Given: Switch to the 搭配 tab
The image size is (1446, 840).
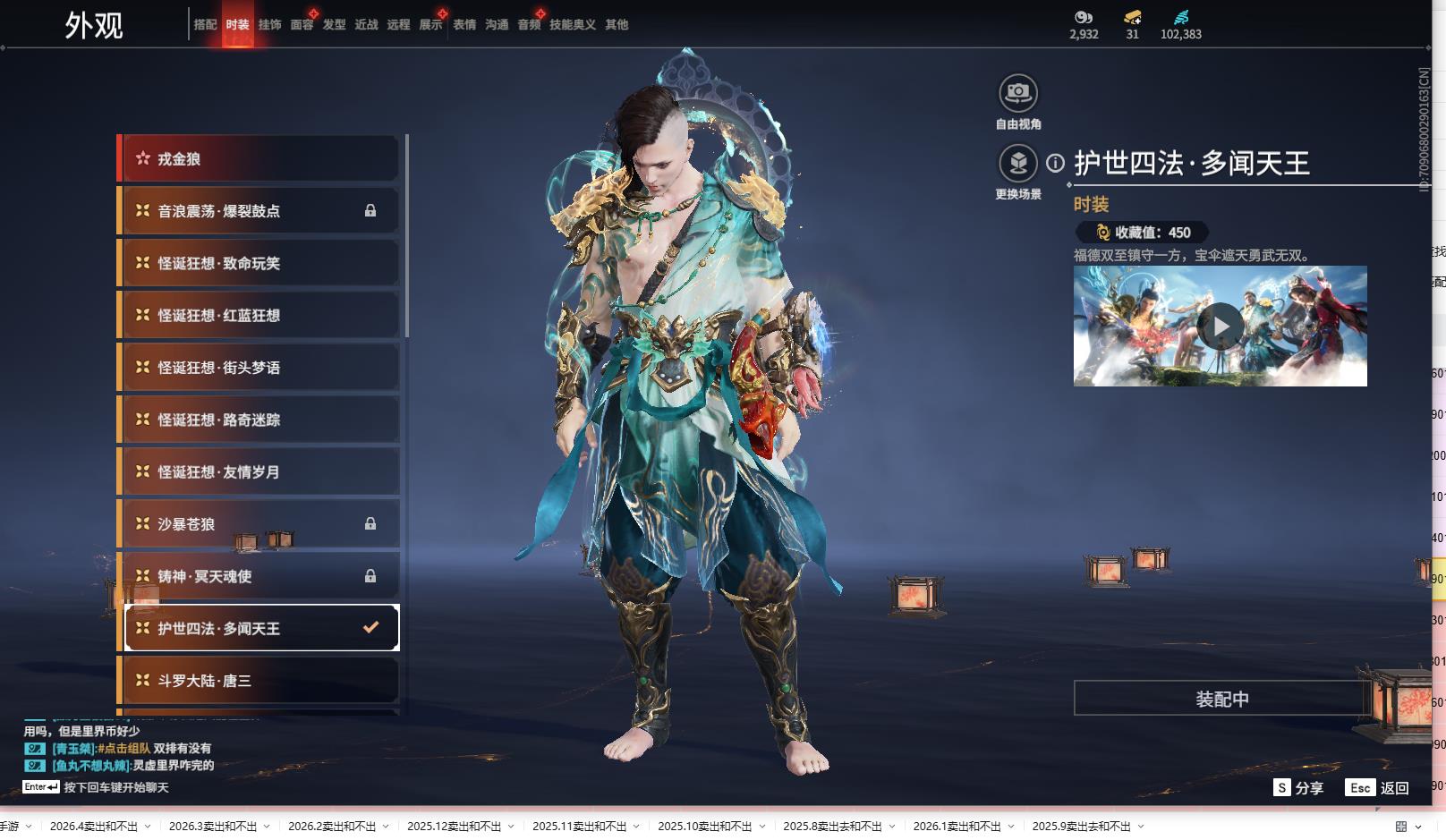Looking at the screenshot, I should [x=205, y=25].
